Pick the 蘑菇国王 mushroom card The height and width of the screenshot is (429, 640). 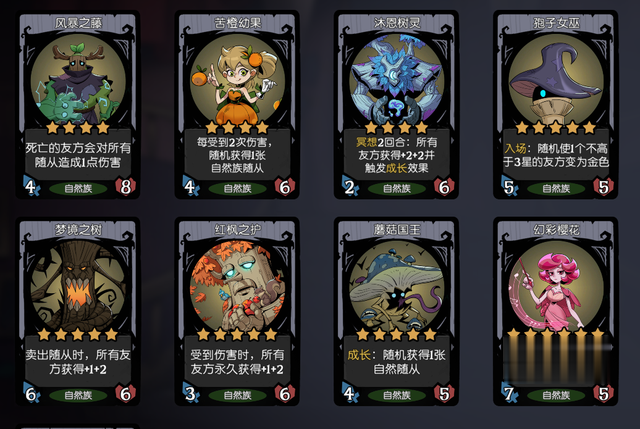[396, 308]
